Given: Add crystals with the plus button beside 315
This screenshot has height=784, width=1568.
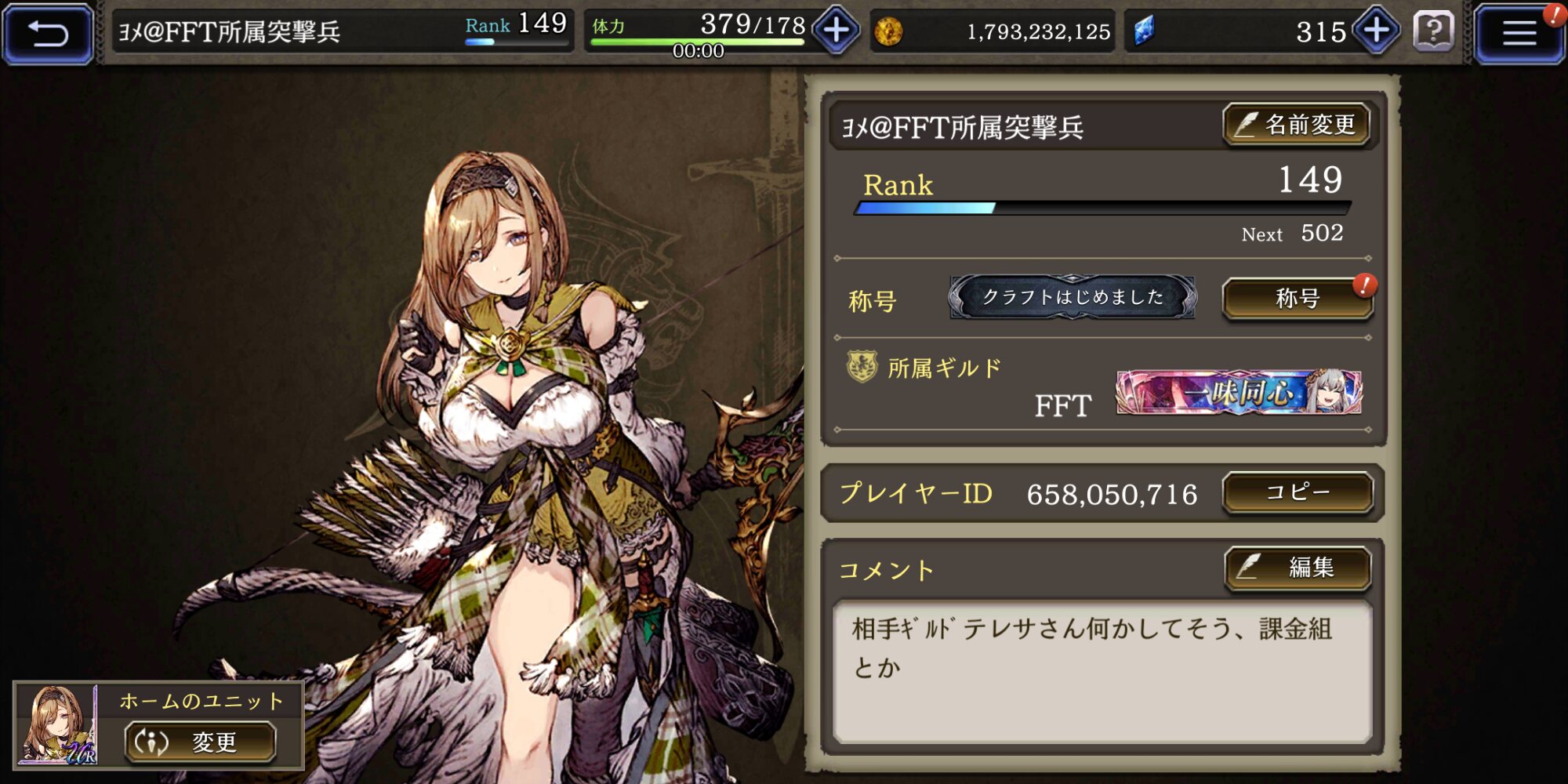Looking at the screenshot, I should 1377,31.
